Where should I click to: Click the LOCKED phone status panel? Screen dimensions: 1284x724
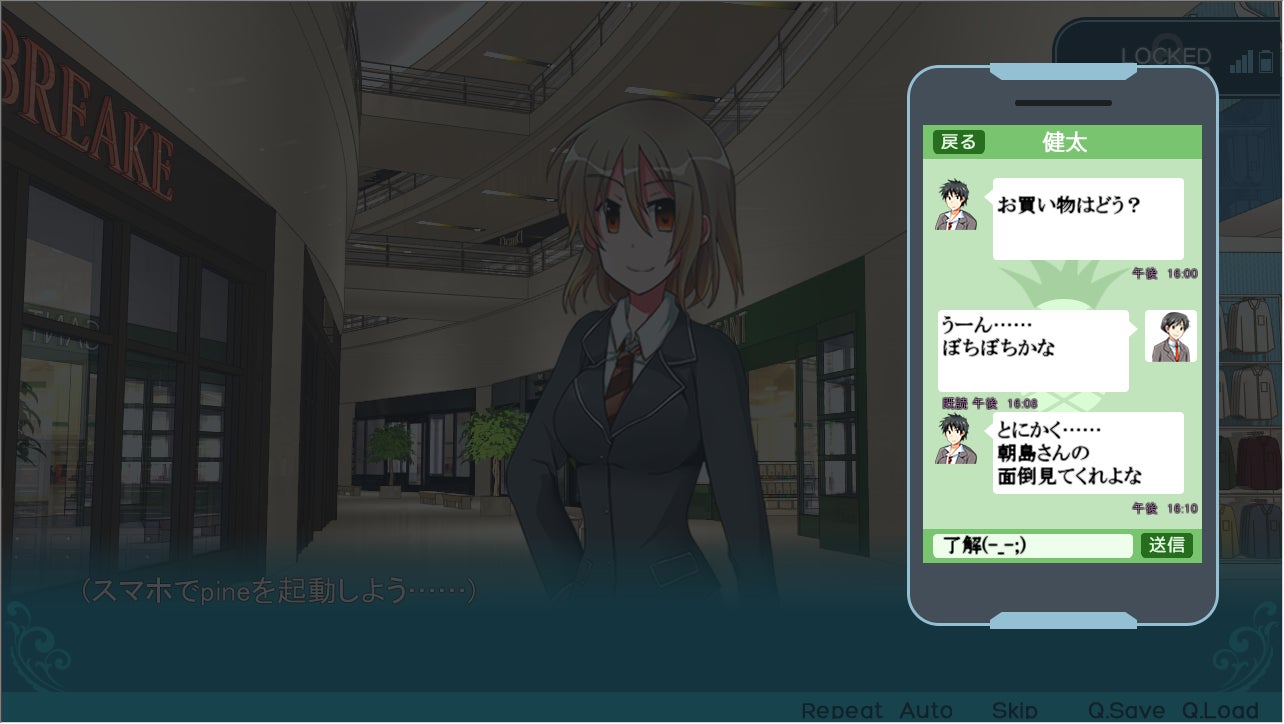(1165, 55)
